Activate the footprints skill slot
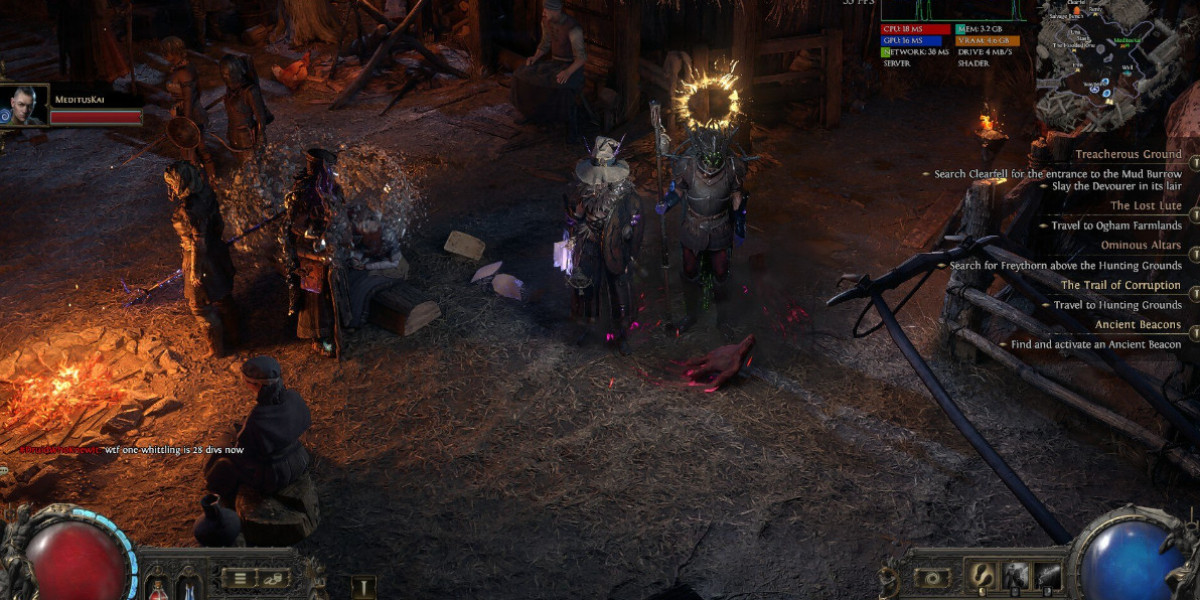This screenshot has width=1200, height=600. (981, 575)
